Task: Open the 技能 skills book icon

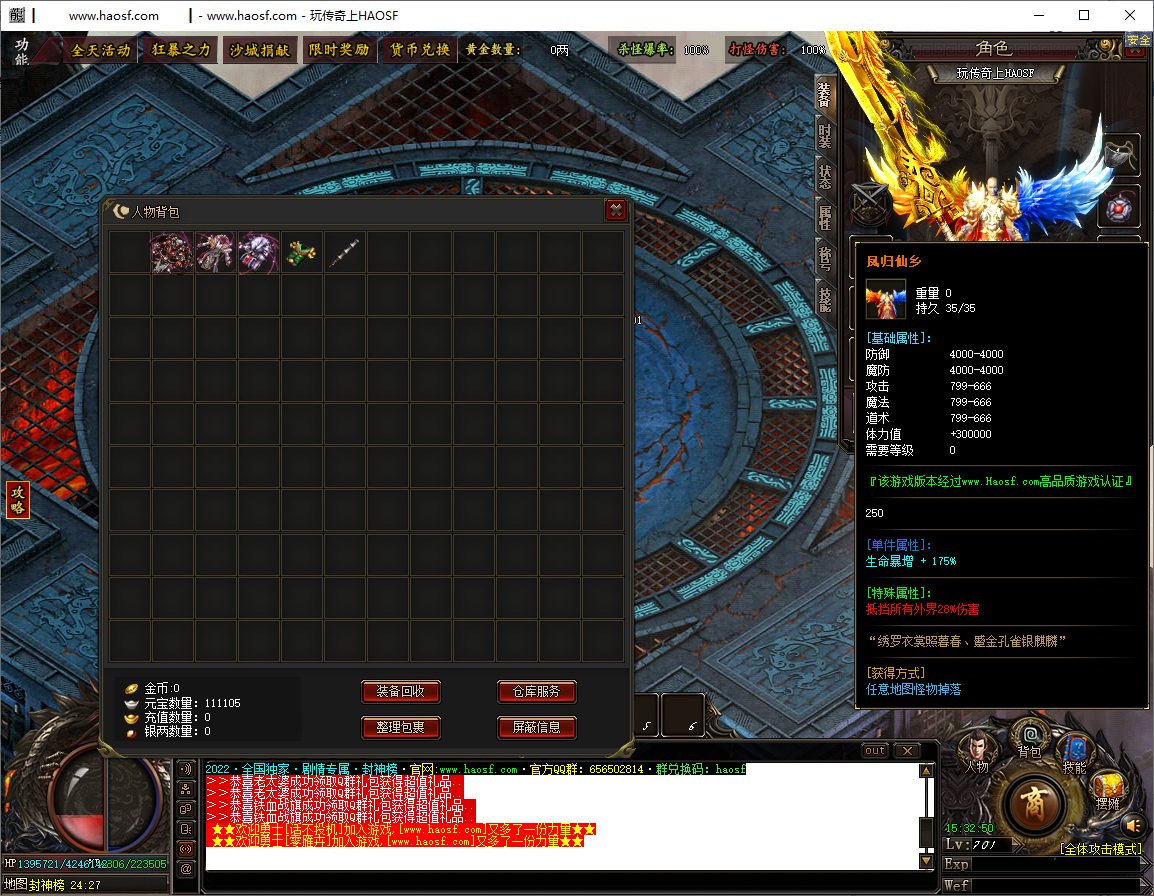Action: tap(1075, 752)
